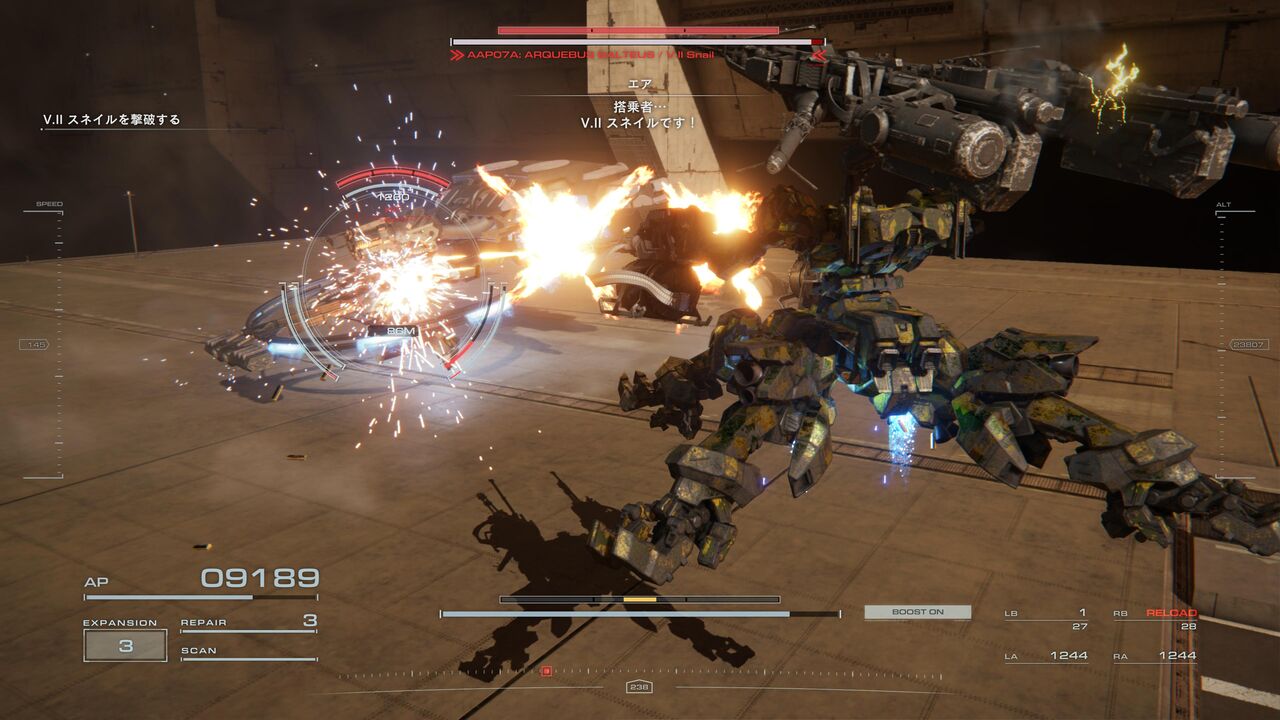Screen dimensions: 1280x720
Task: Trigger the Scan function indicator
Action: pos(248,652)
